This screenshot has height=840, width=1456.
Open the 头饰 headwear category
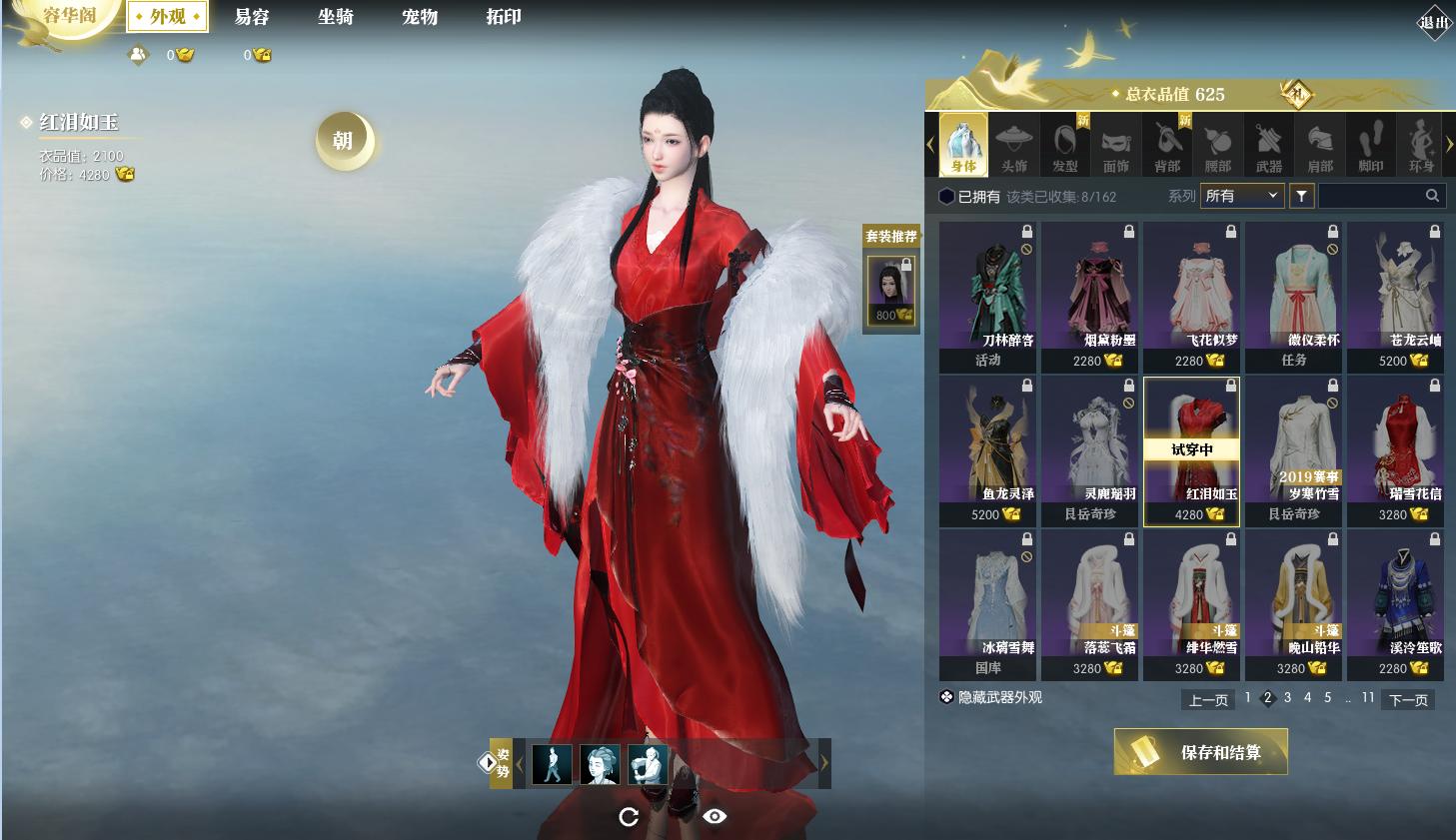[x=1013, y=144]
